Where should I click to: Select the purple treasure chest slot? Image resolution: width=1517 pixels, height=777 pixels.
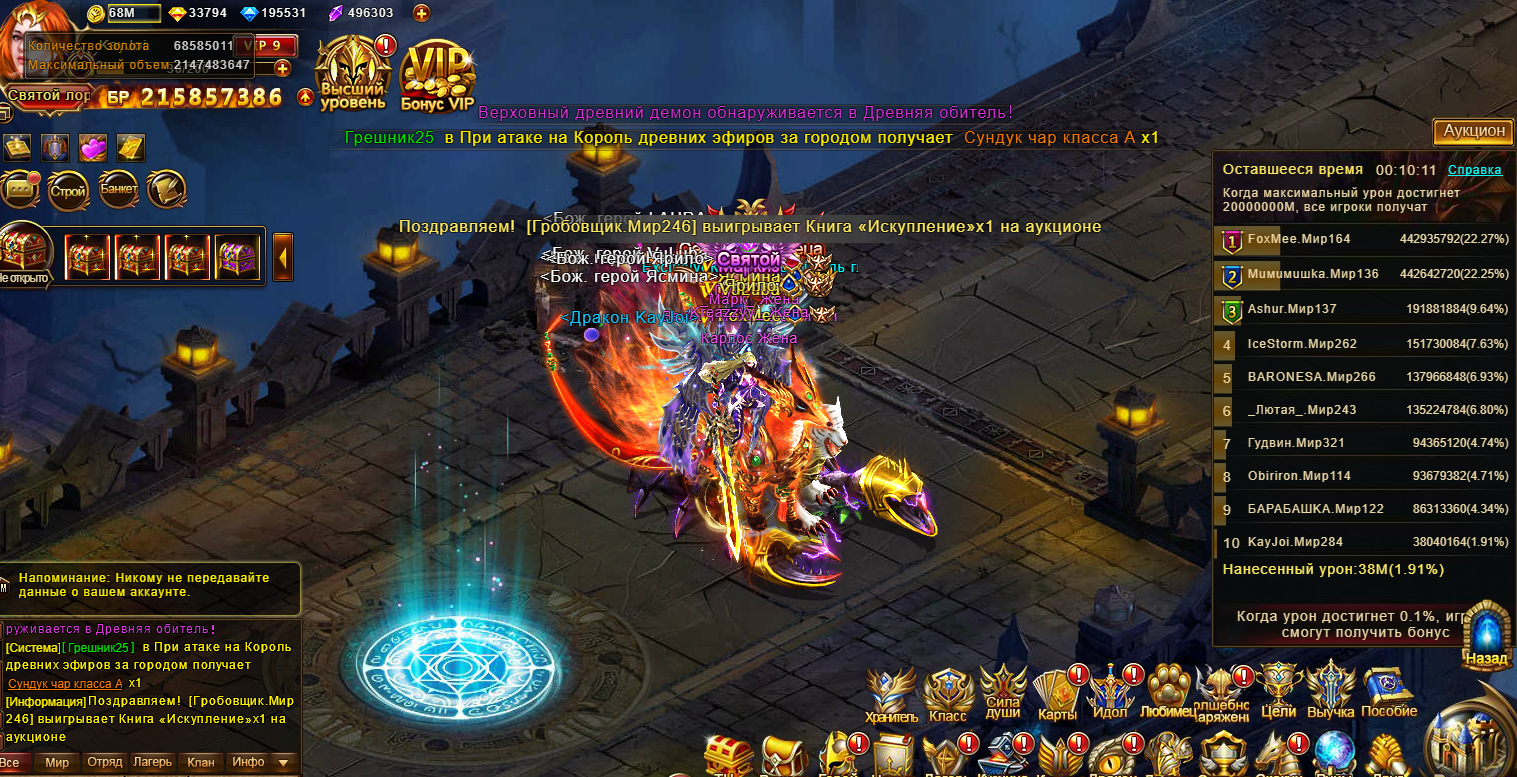[237, 257]
